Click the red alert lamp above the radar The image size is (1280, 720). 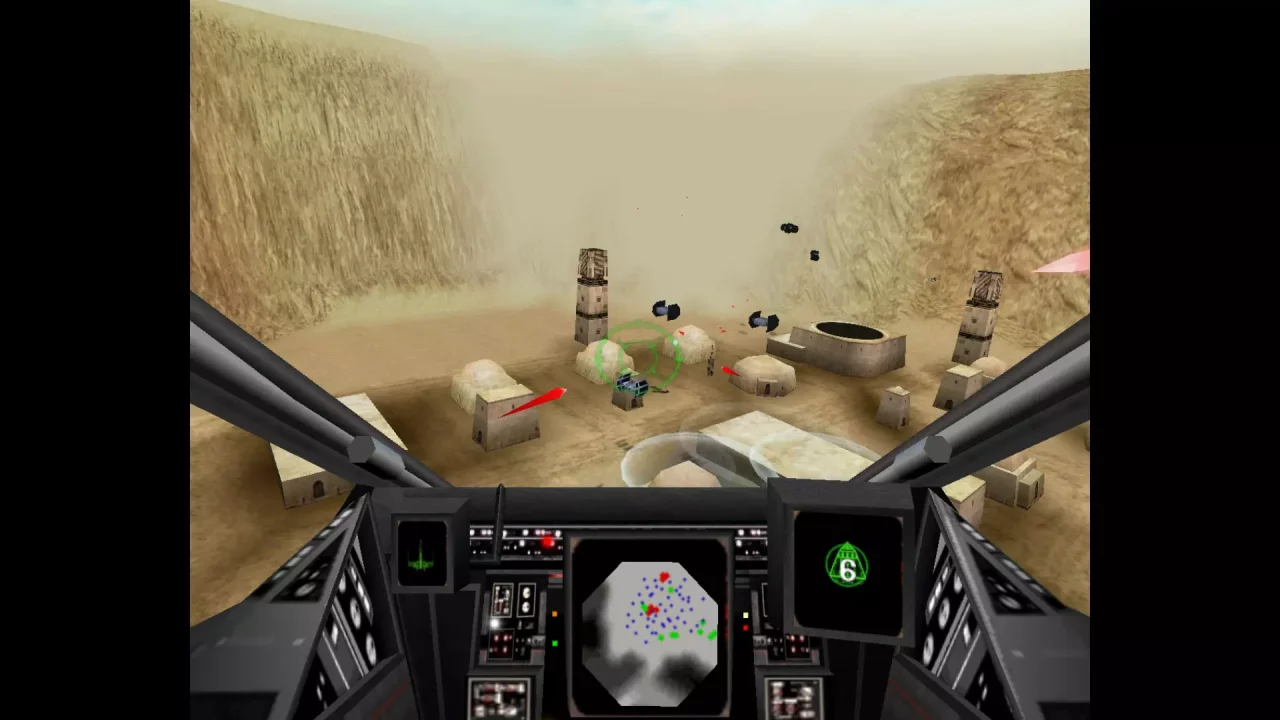(x=547, y=540)
